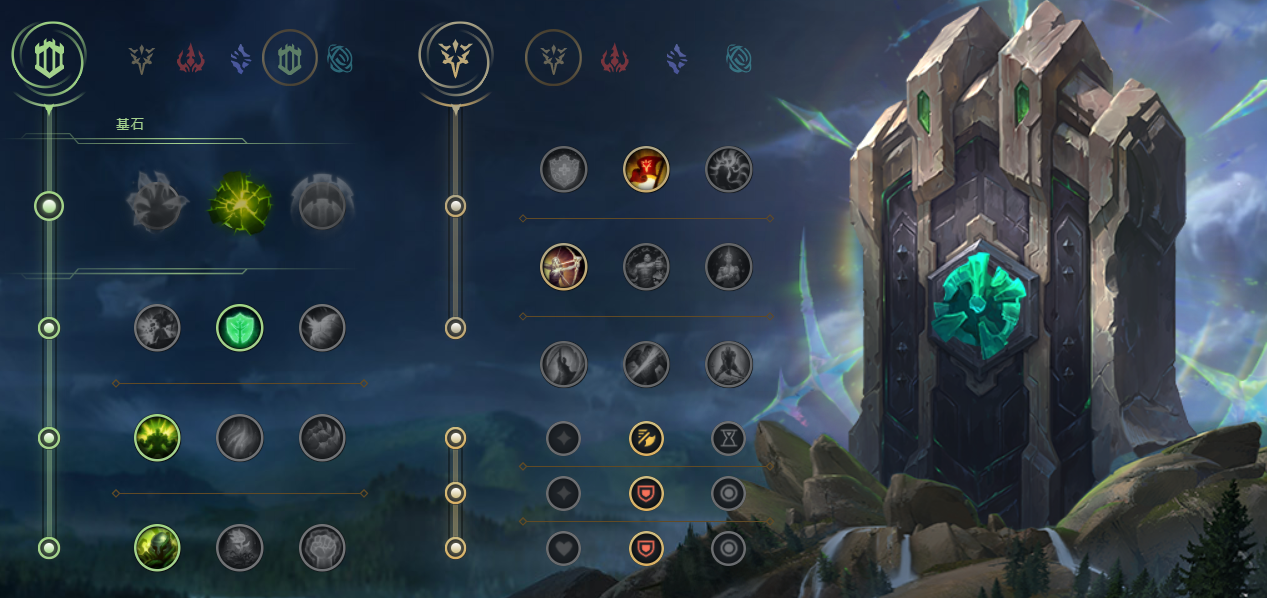Select the attack speed stat shard
Screen dimensions: 1267x598
(x=646, y=438)
